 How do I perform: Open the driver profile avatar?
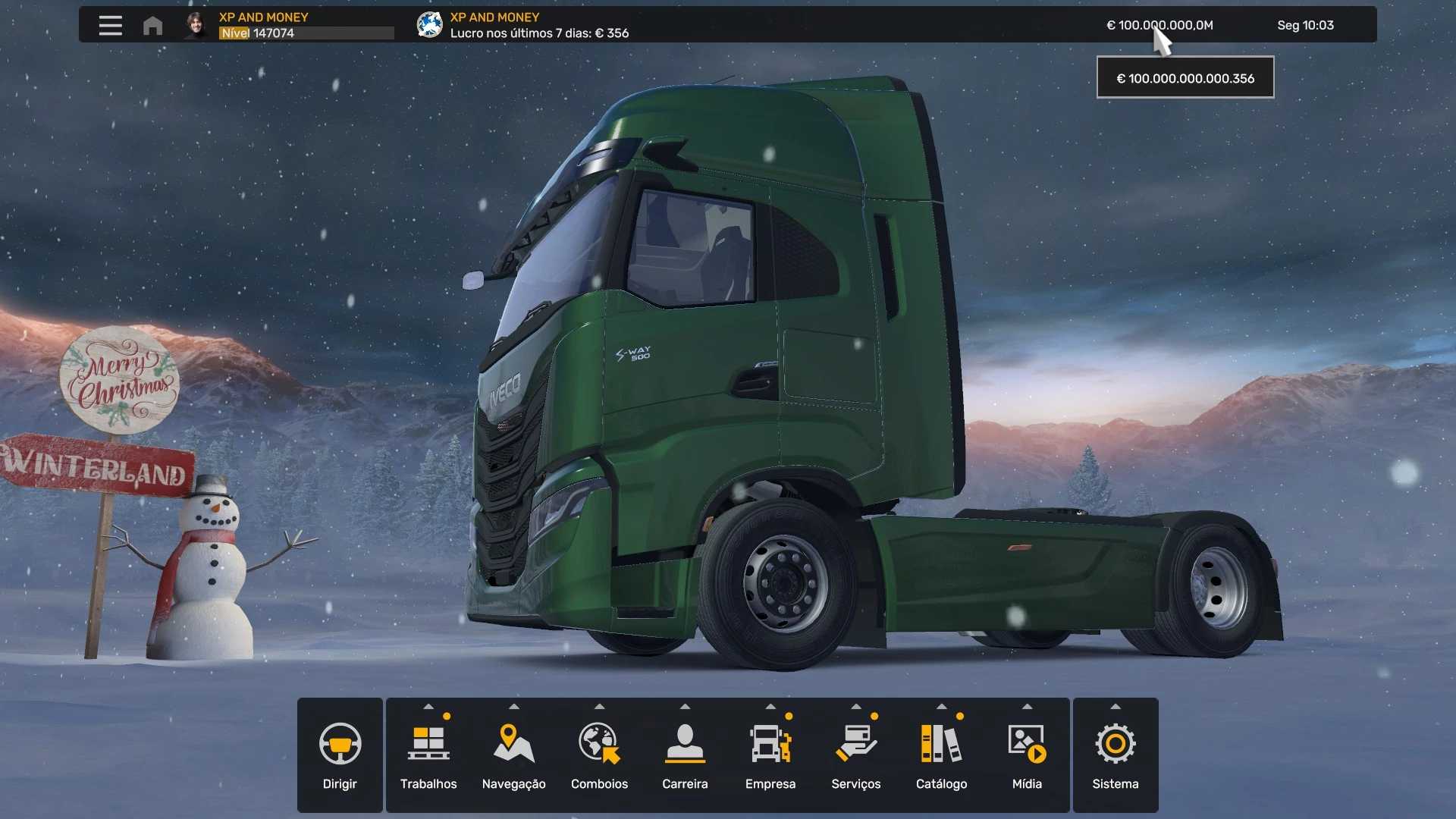[196, 25]
